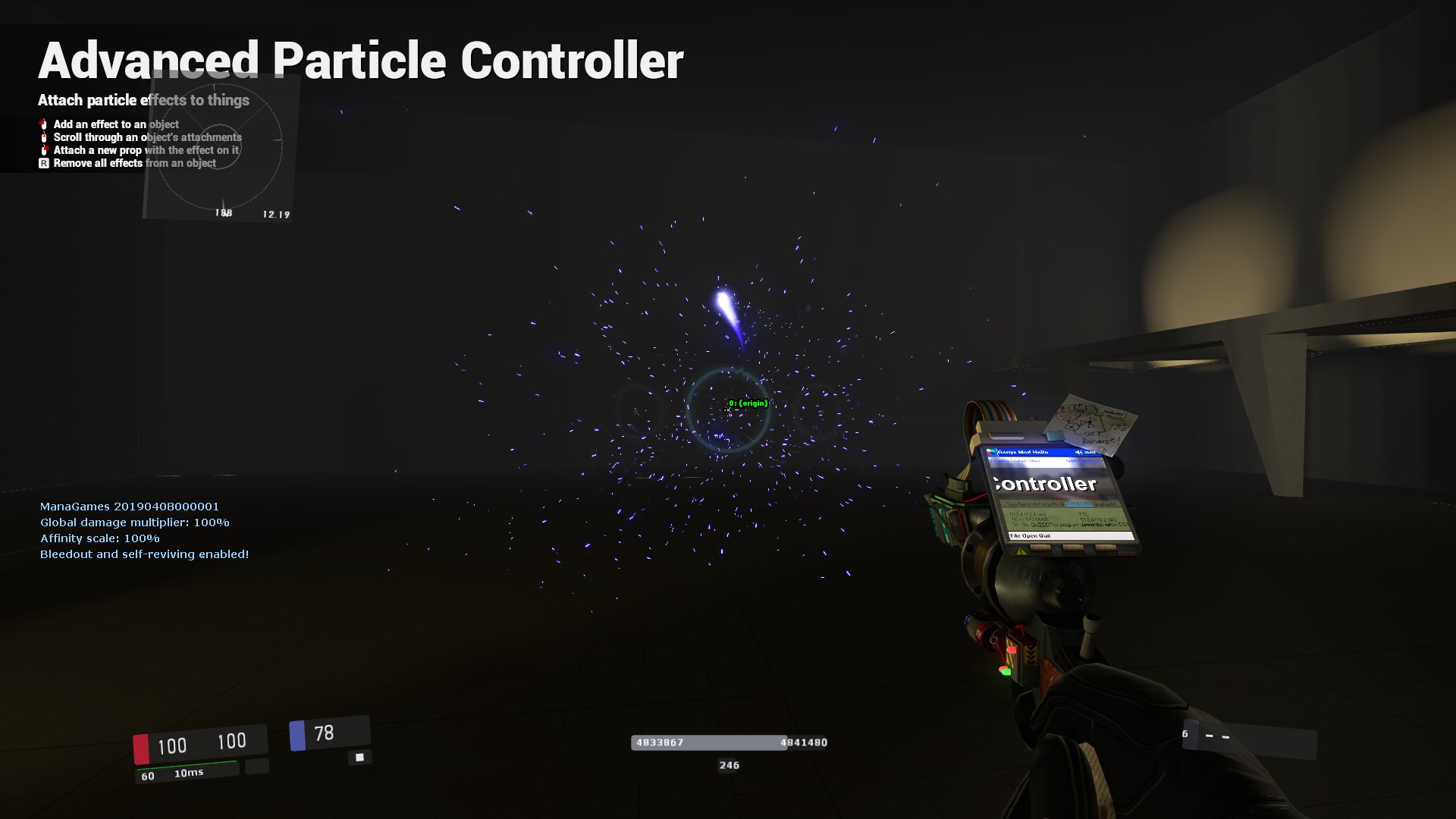Click the R key icon beside "Remove all effects"
Viewport: 1456px width, 819px height.
click(44, 163)
